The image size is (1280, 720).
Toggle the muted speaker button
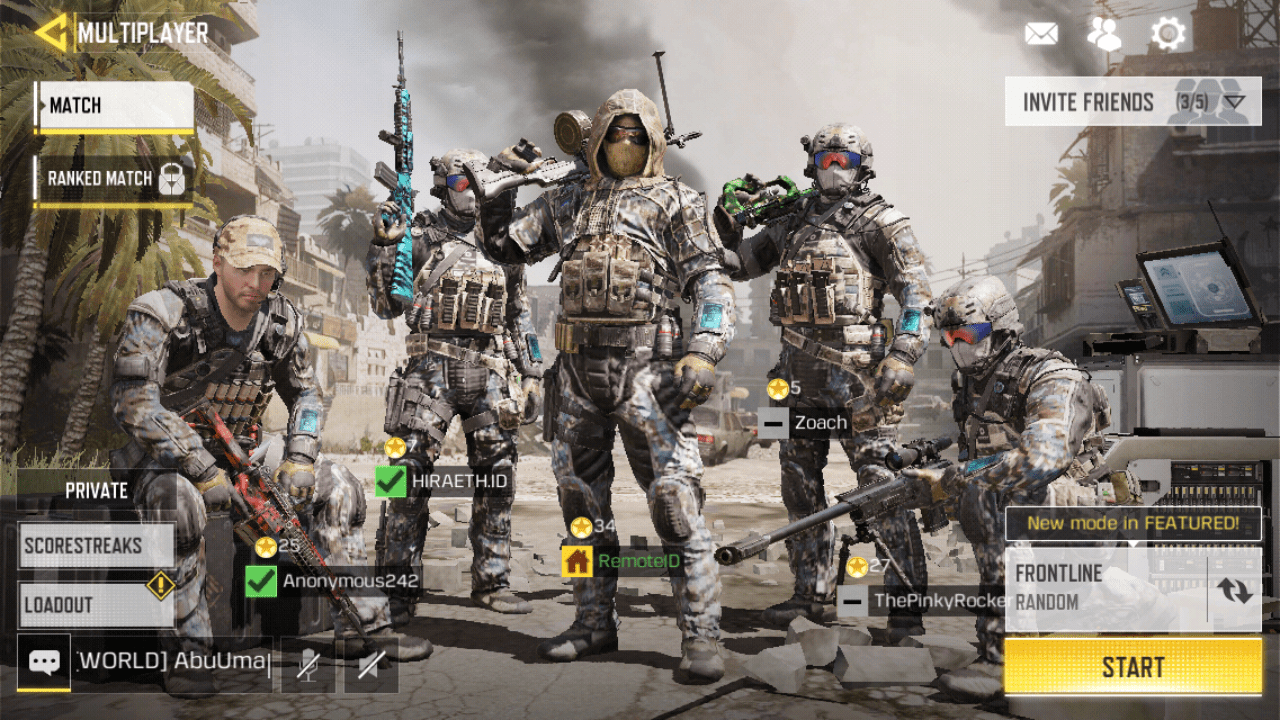371,665
